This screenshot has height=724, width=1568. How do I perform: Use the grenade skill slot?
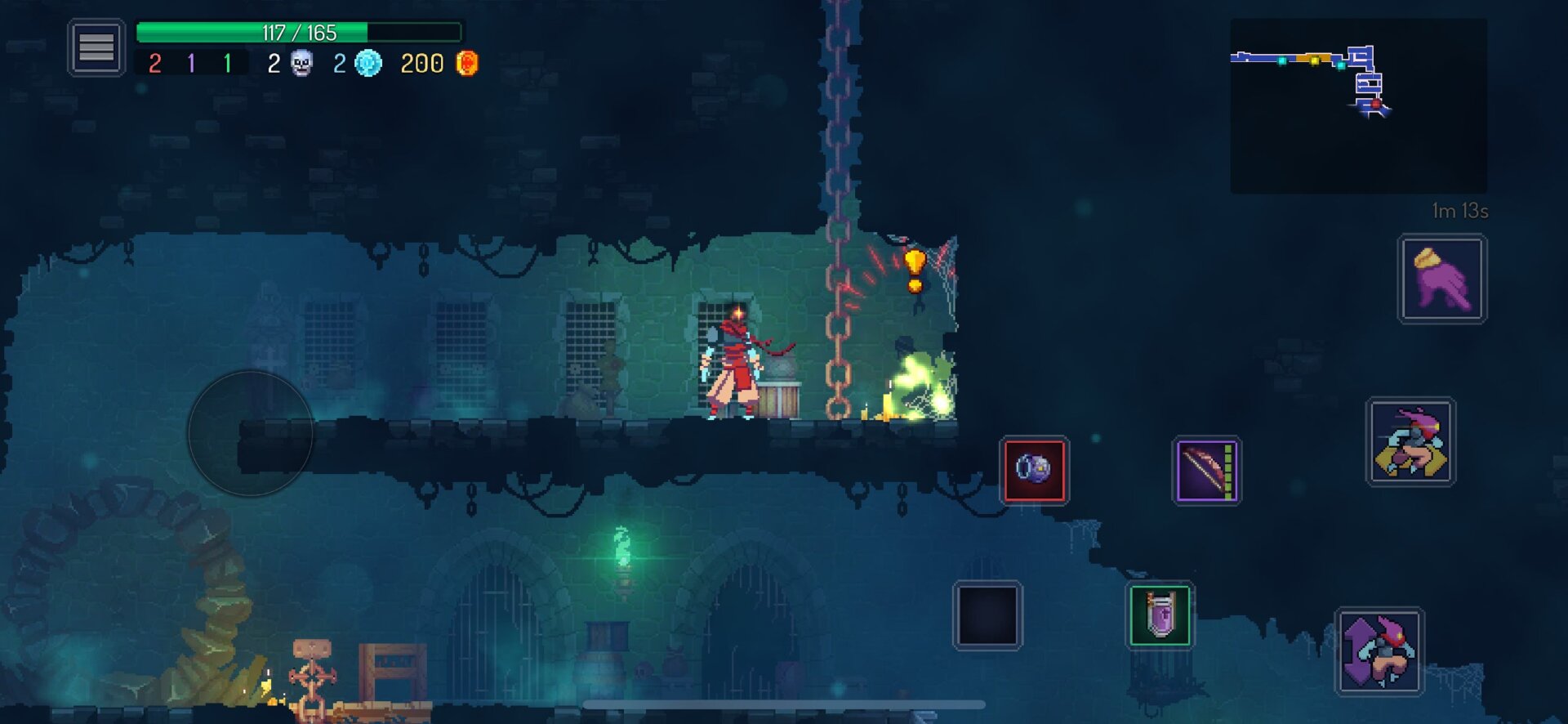tap(1034, 470)
